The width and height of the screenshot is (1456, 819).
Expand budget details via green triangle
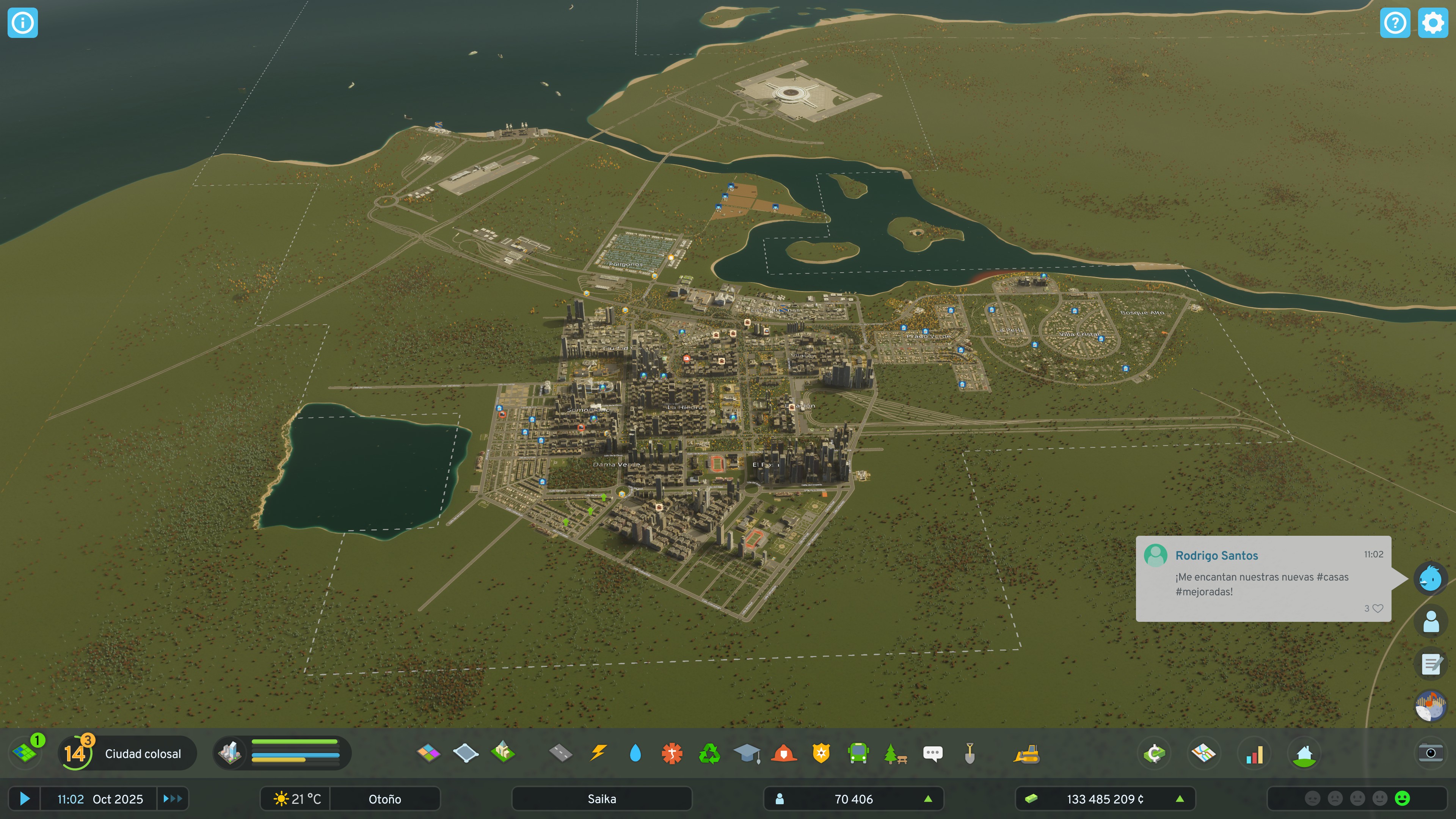pos(1181,799)
